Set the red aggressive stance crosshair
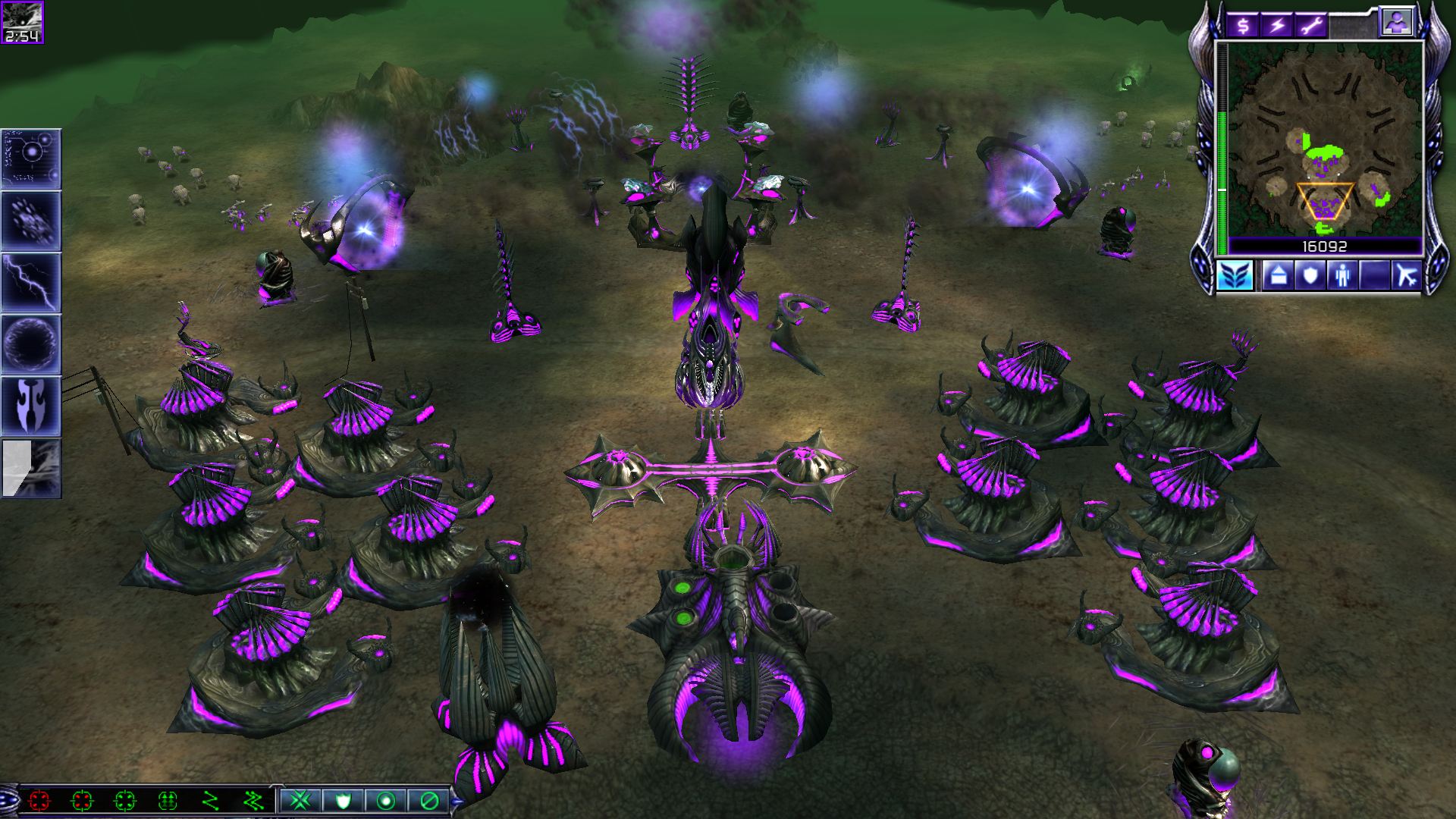This screenshot has width=1456, height=819. click(39, 800)
